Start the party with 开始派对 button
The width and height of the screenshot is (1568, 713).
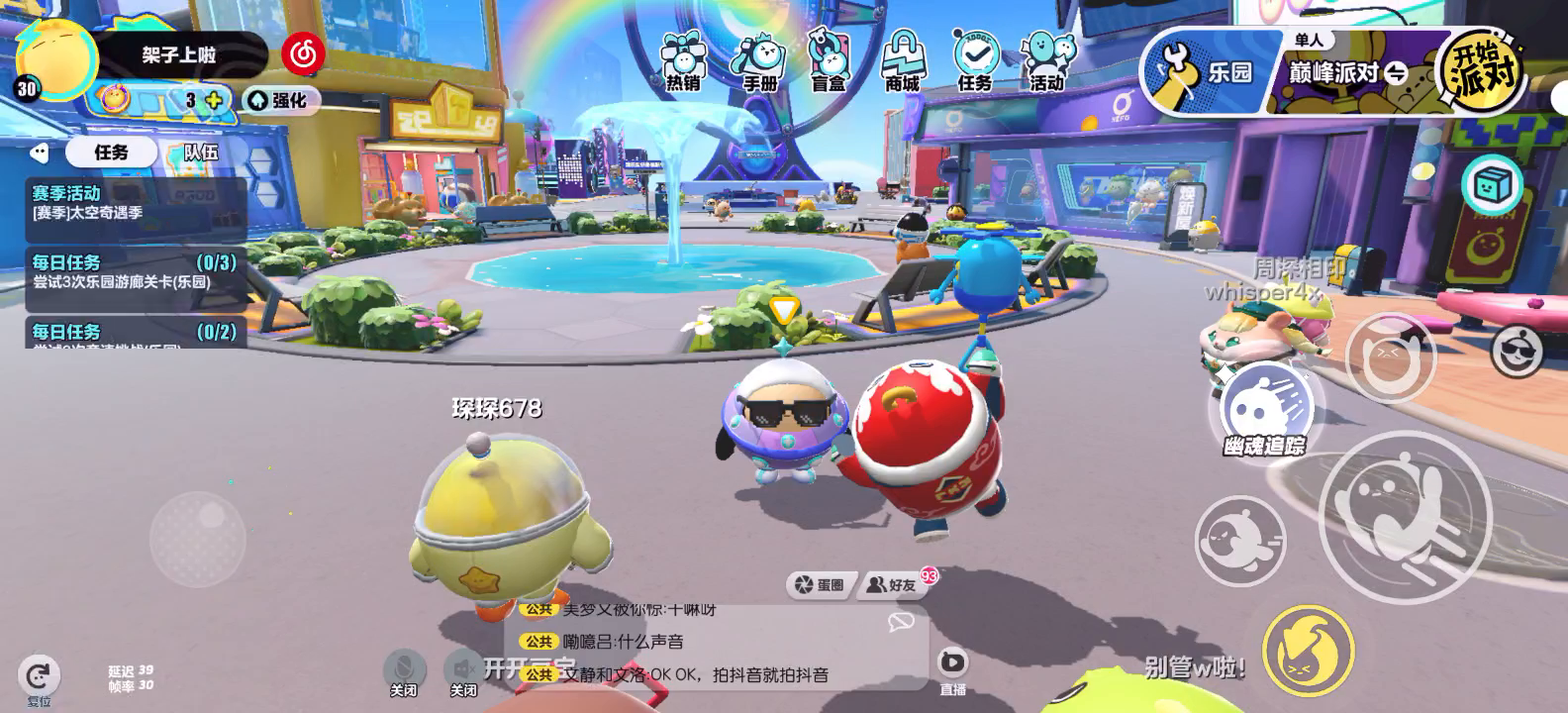pos(1480,71)
